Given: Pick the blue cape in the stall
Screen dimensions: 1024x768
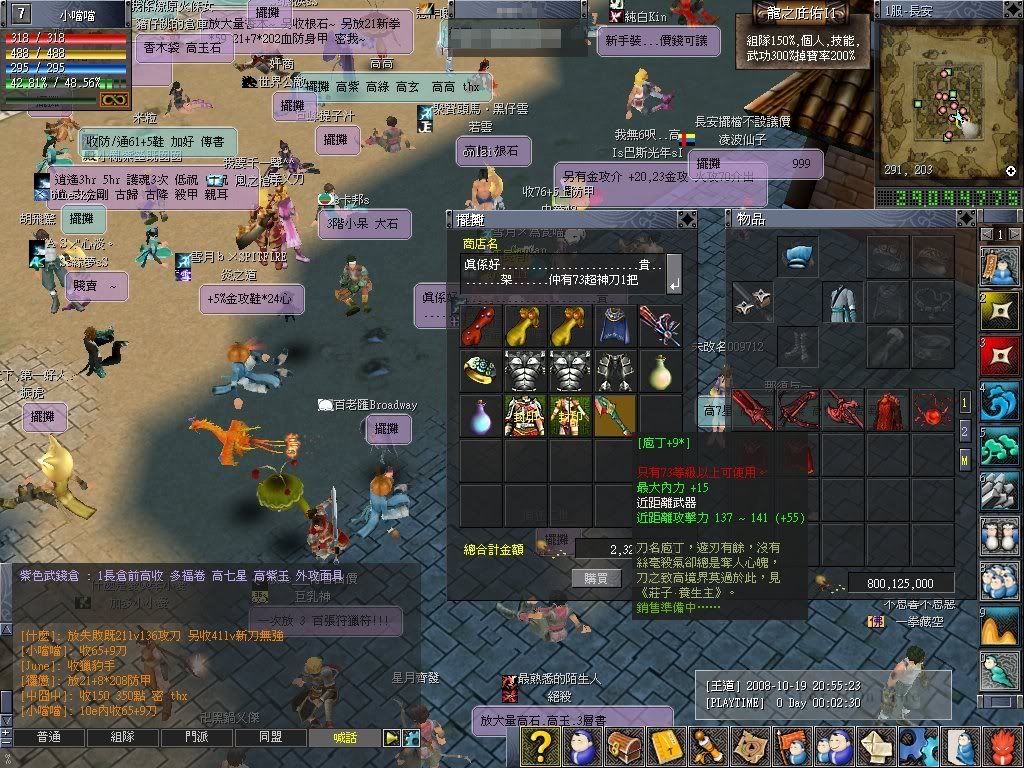Looking at the screenshot, I should [x=615, y=326].
